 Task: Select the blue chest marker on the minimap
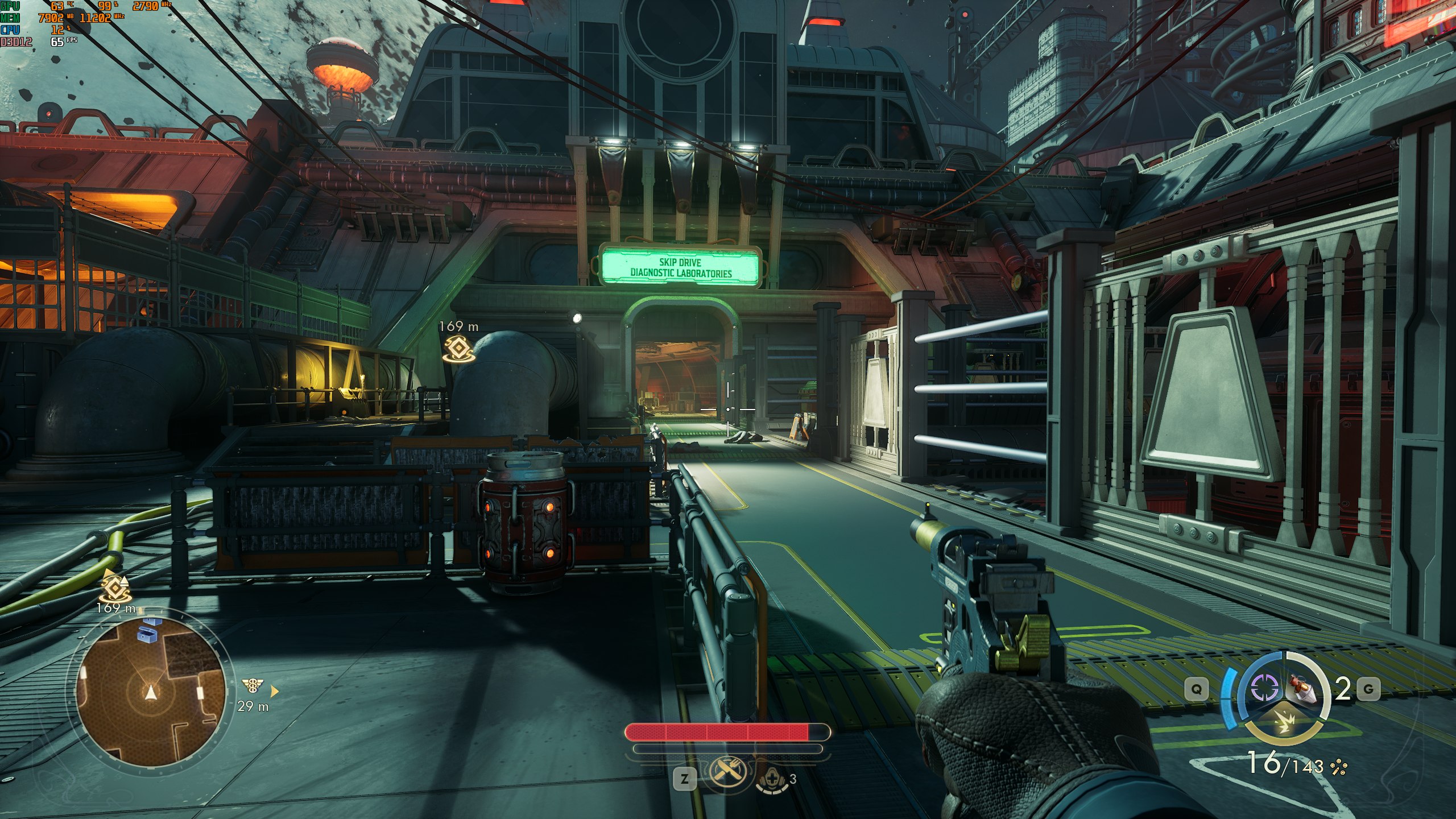click(148, 632)
